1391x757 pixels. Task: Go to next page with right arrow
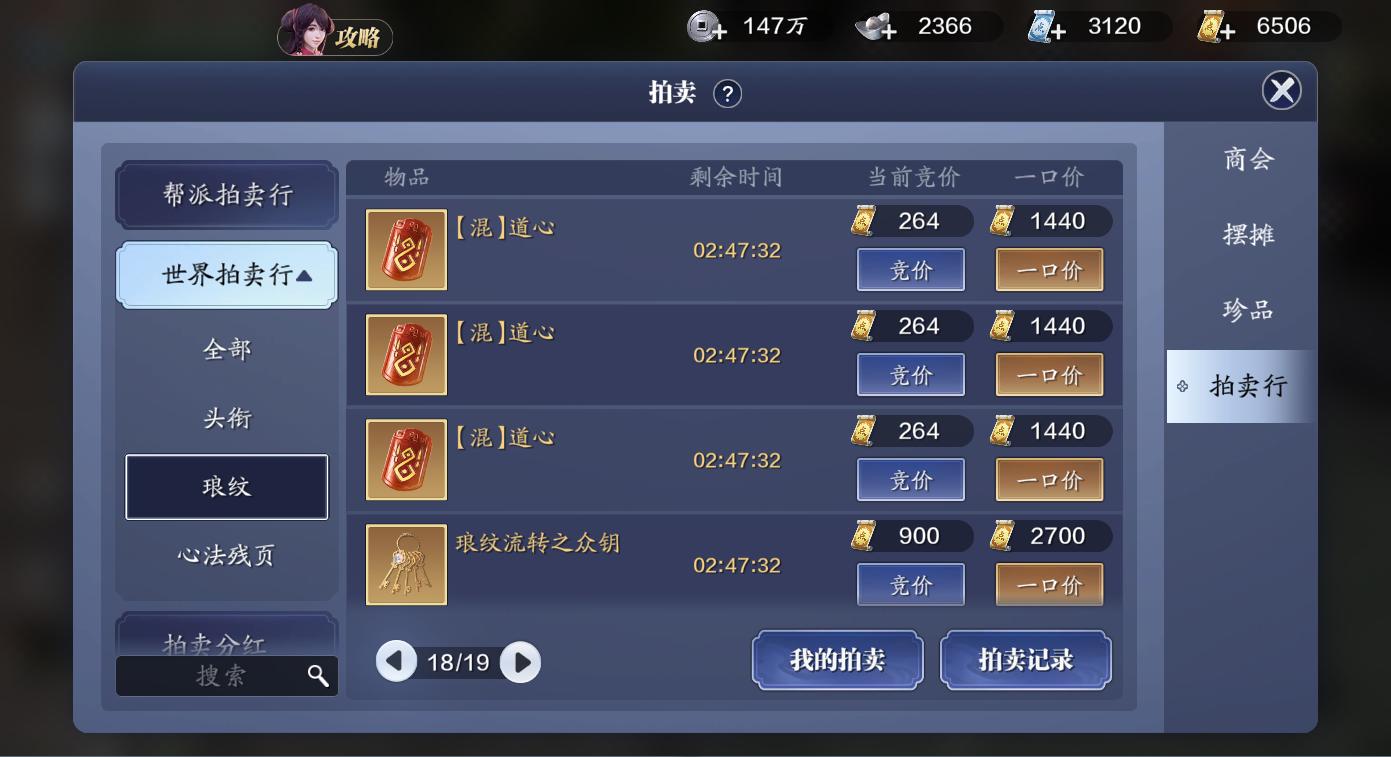click(x=518, y=662)
